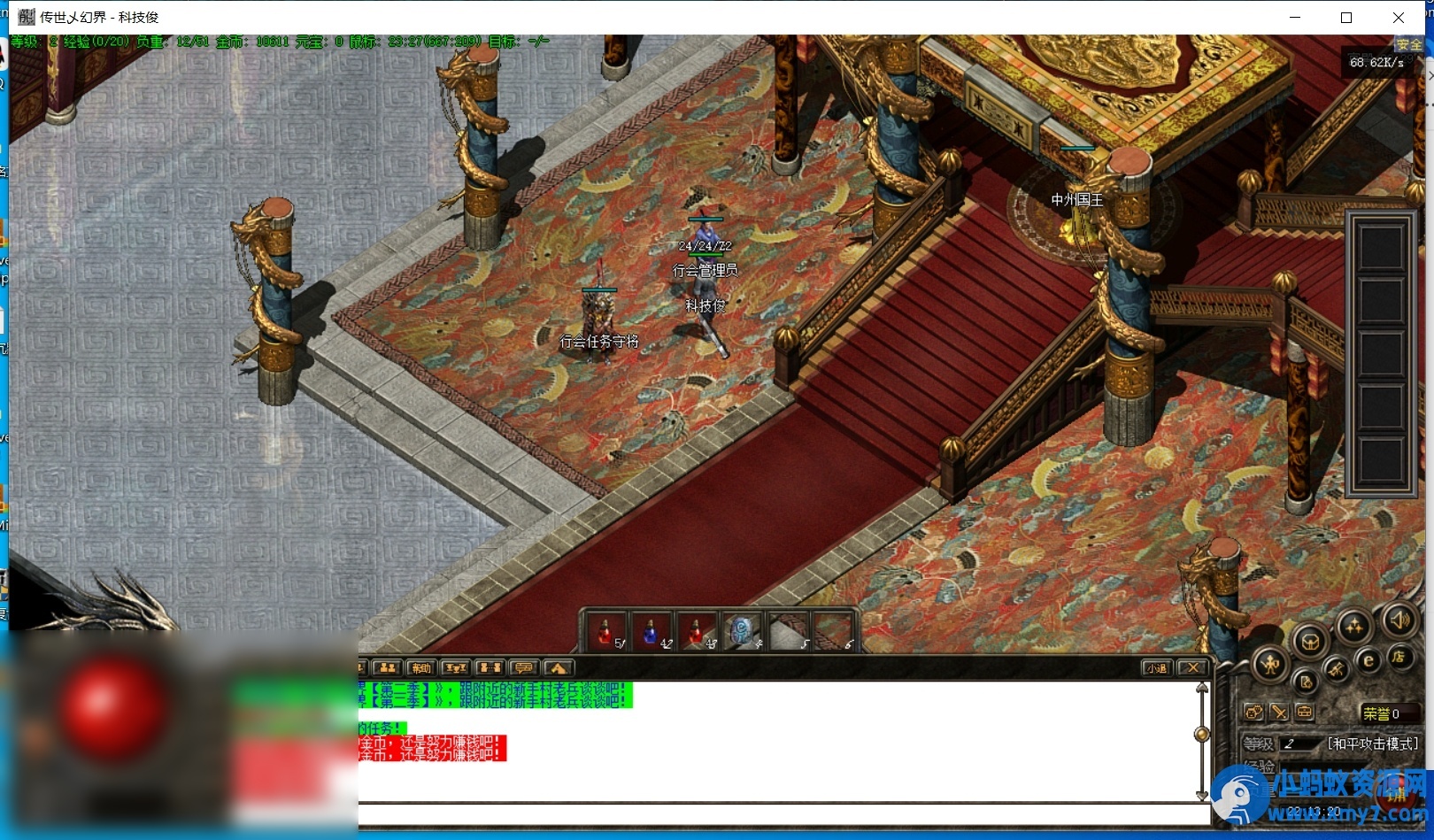Close the game with the X beside 小退
The width and height of the screenshot is (1434, 840).
(1193, 668)
